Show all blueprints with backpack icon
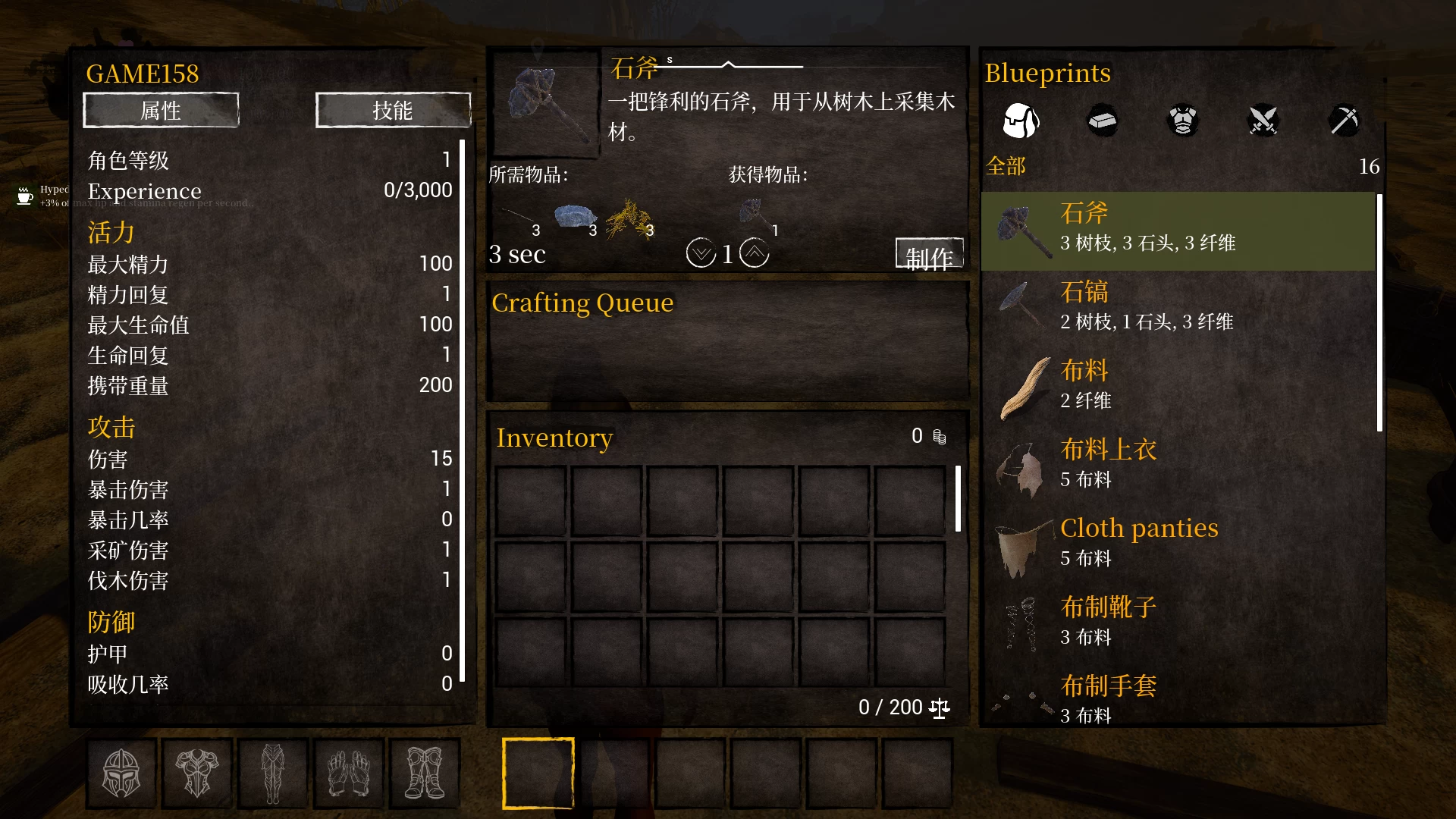 (x=1021, y=121)
